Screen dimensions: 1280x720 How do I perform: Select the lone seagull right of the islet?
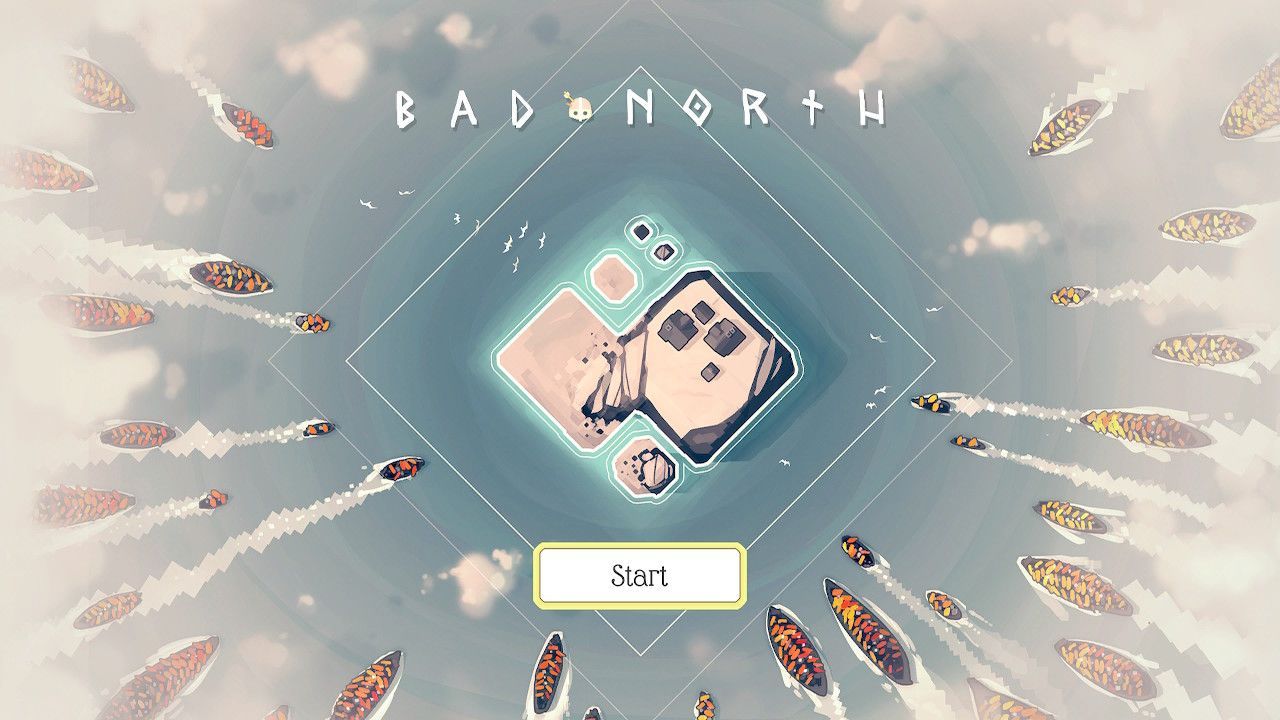click(x=782, y=462)
